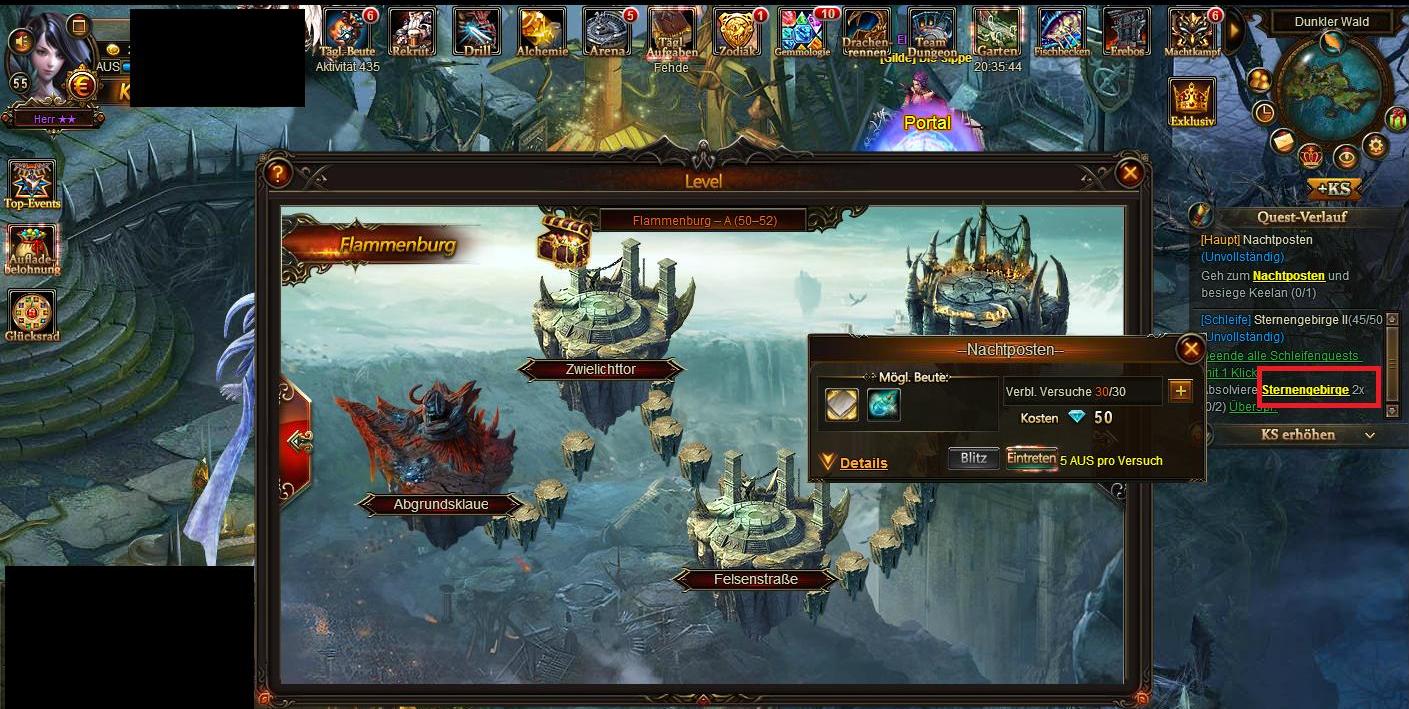The image size is (1409, 709).
Task: Open the Glücksrad wheel
Action: [x=32, y=315]
